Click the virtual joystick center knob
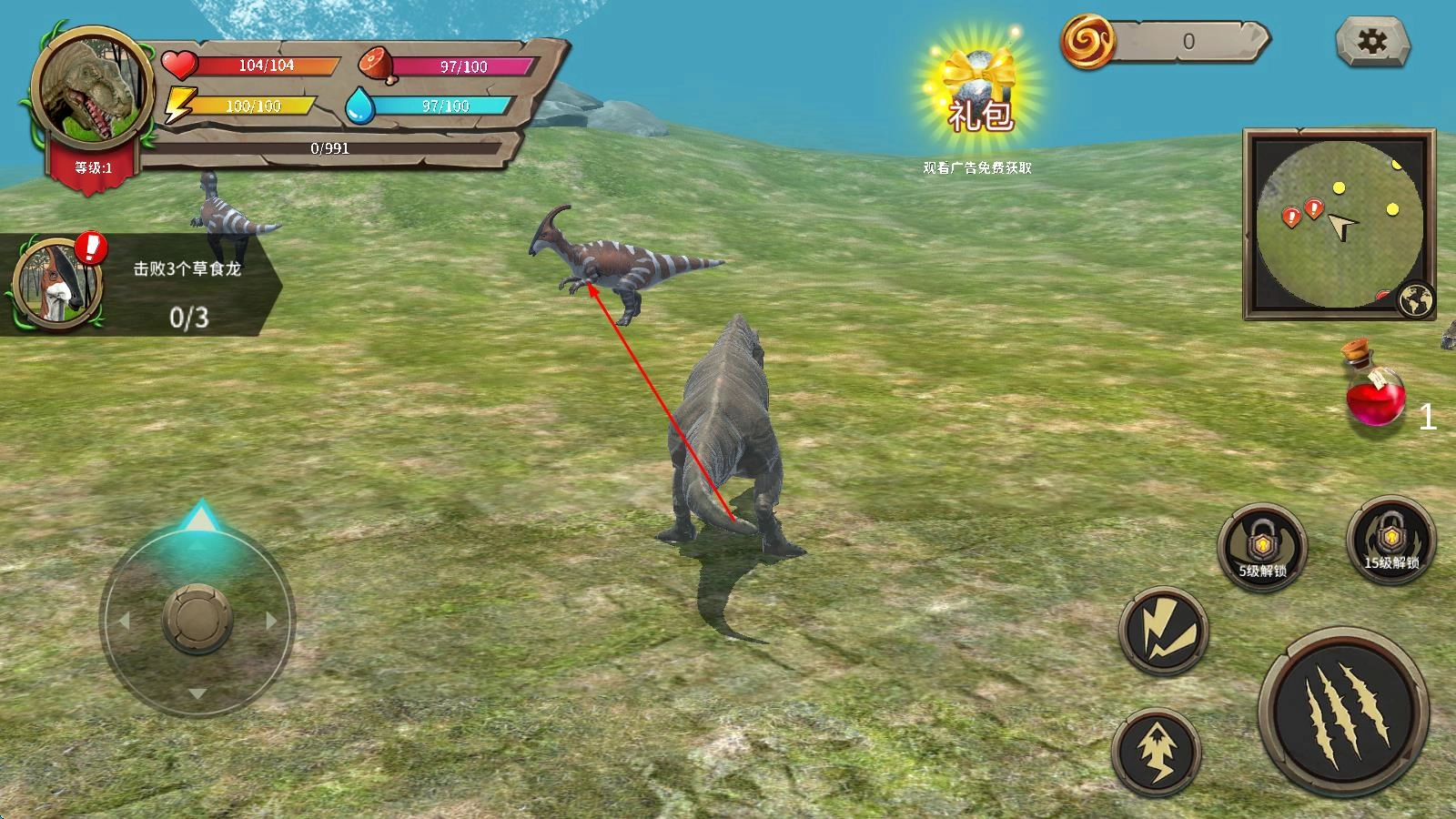Viewport: 1456px width, 819px height. tap(197, 620)
